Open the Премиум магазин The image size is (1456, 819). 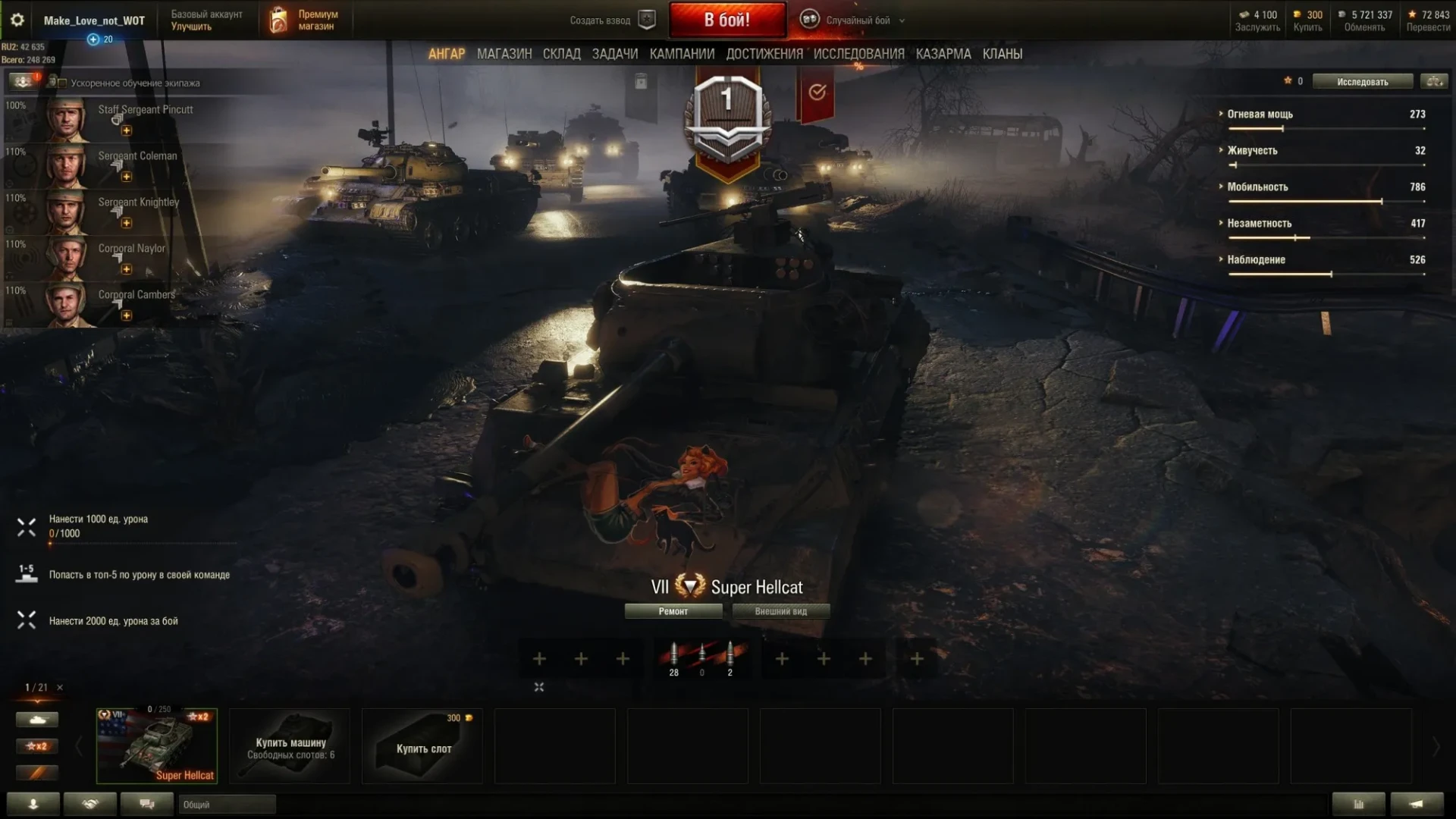[303, 20]
